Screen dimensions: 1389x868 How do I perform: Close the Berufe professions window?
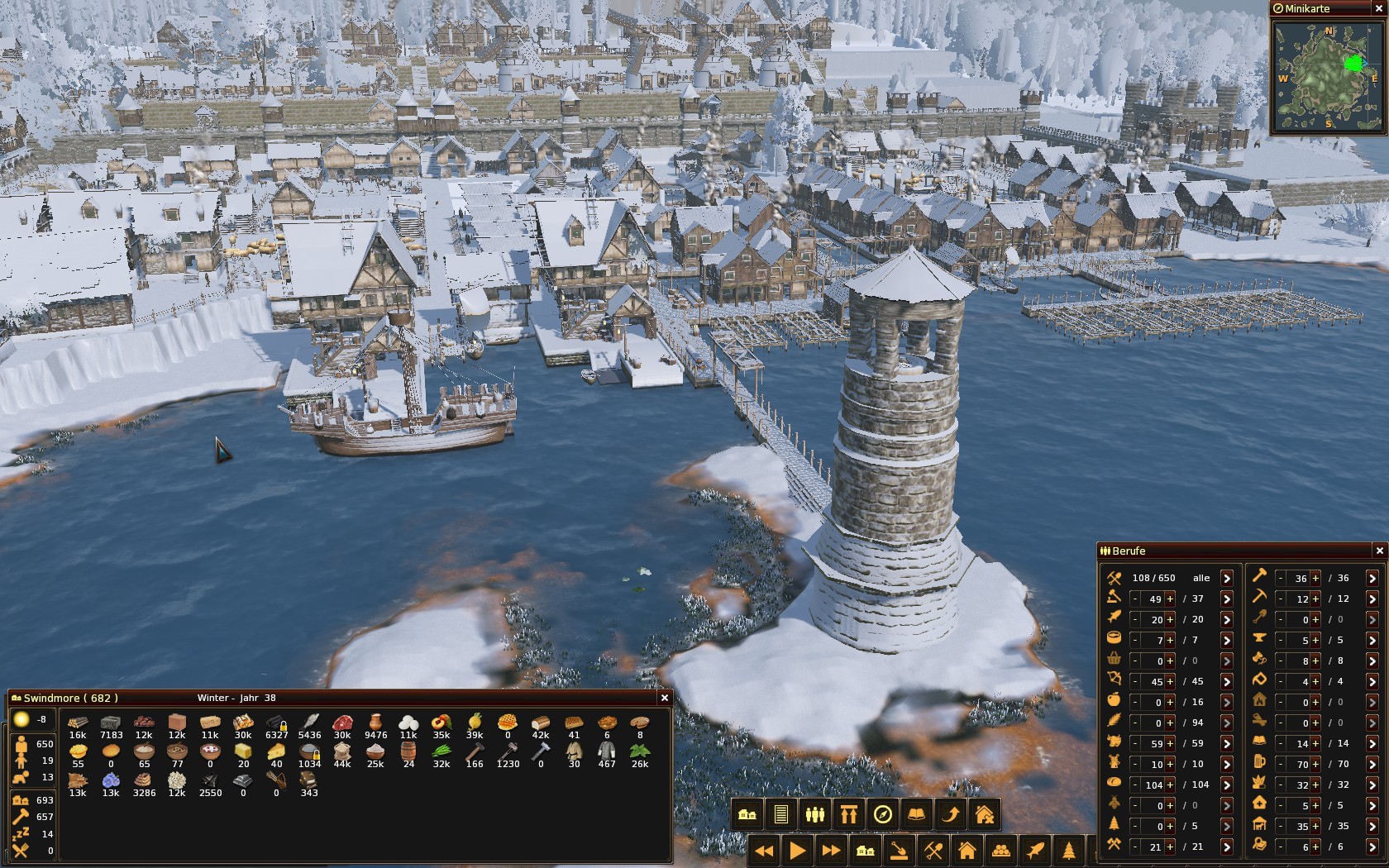[1379, 551]
